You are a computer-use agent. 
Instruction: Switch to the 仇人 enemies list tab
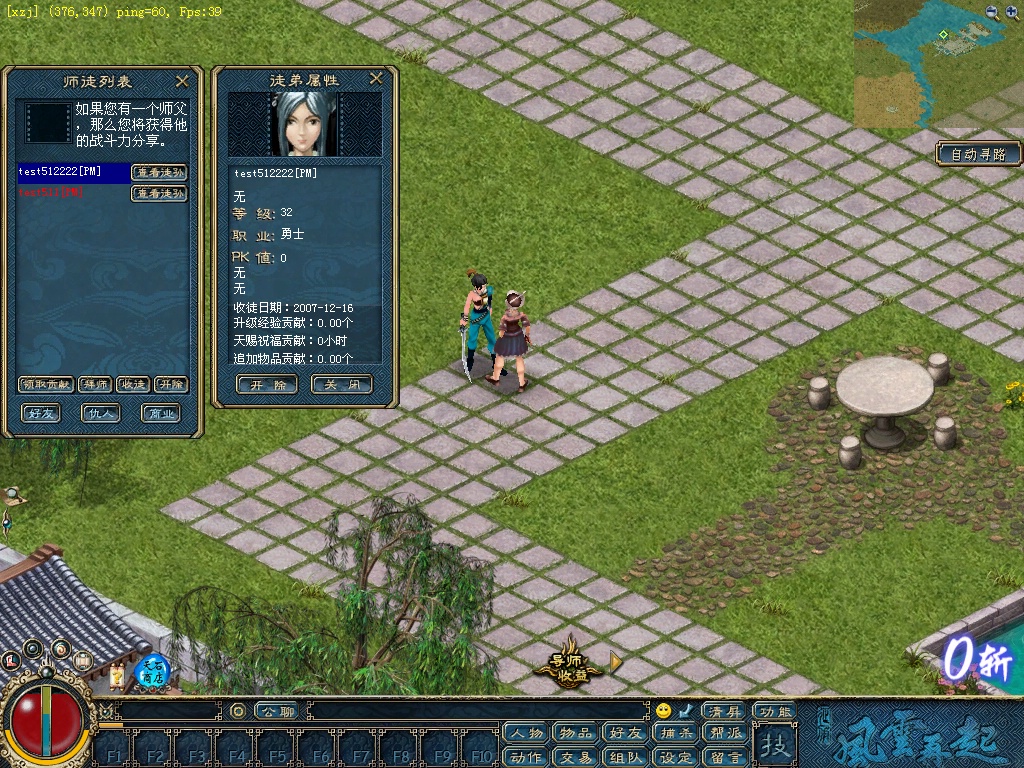[x=101, y=412]
